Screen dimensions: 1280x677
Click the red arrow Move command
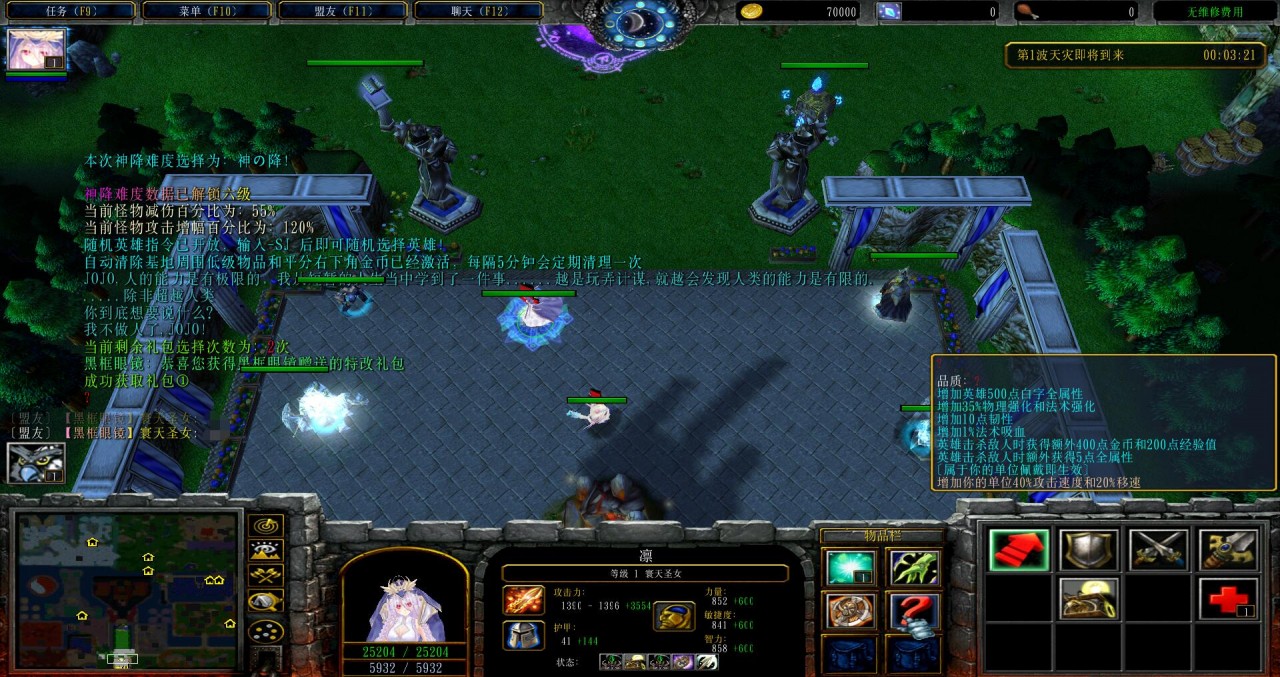pos(1019,550)
